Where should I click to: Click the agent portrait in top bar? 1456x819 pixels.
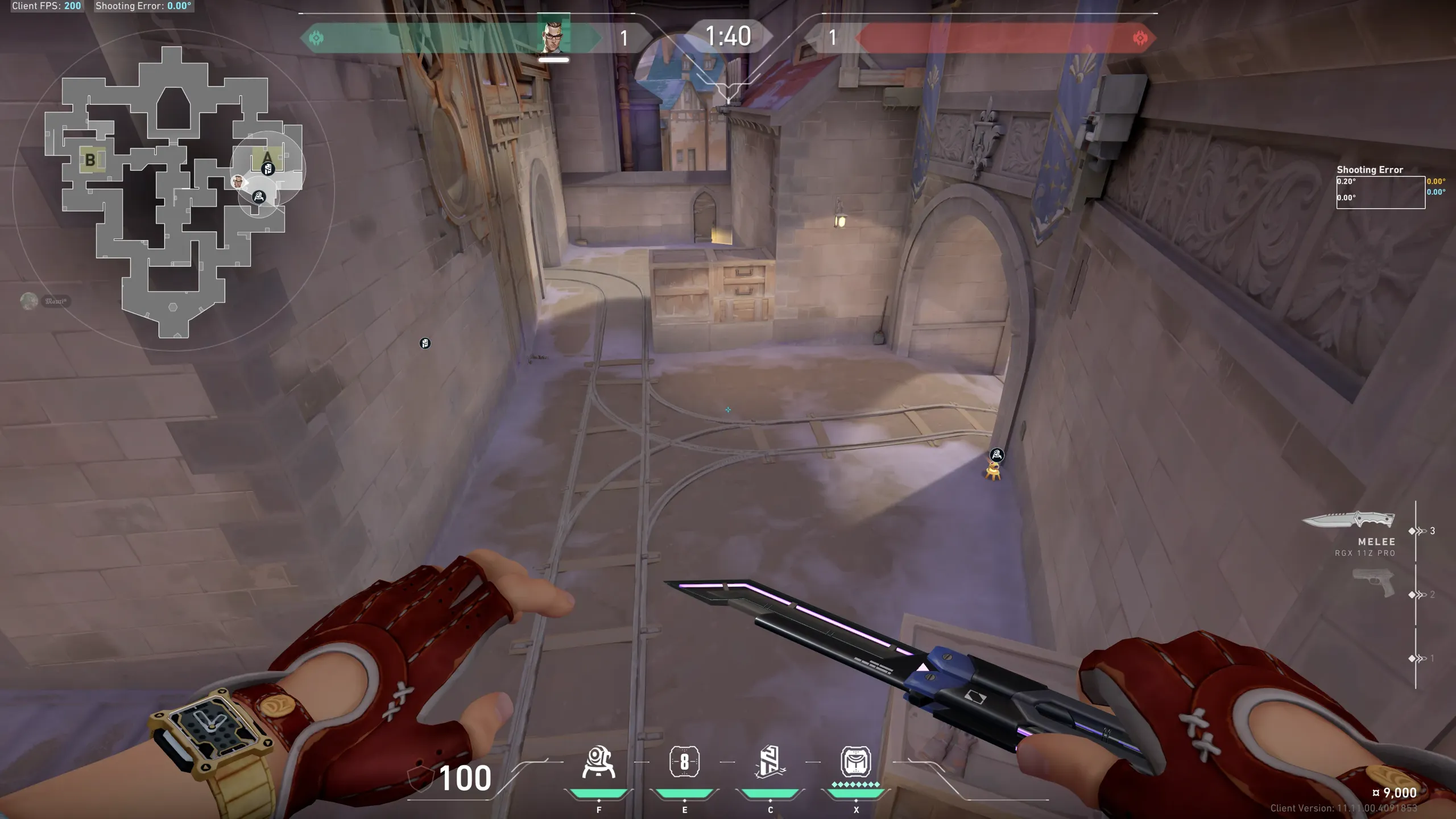553,38
